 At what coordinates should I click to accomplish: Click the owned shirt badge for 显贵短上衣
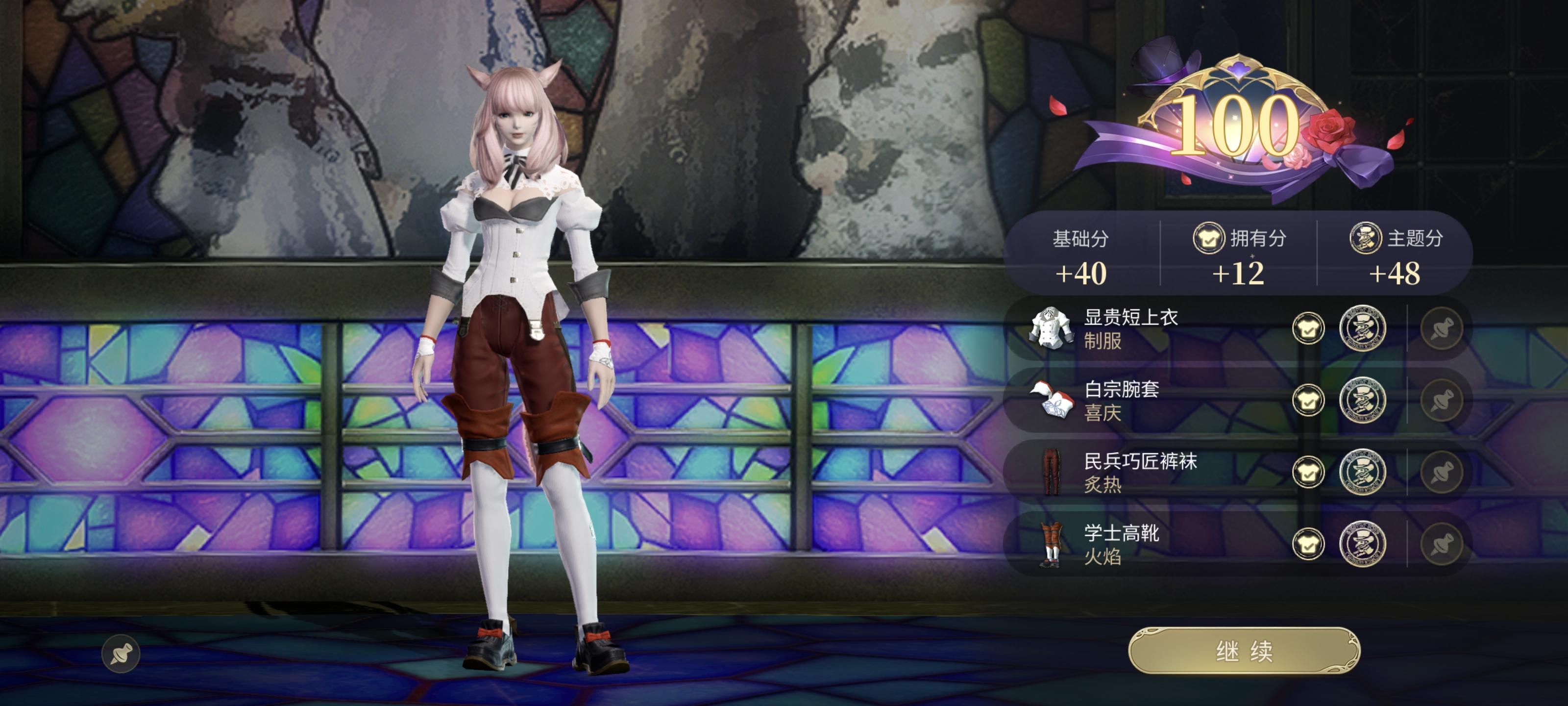1308,329
